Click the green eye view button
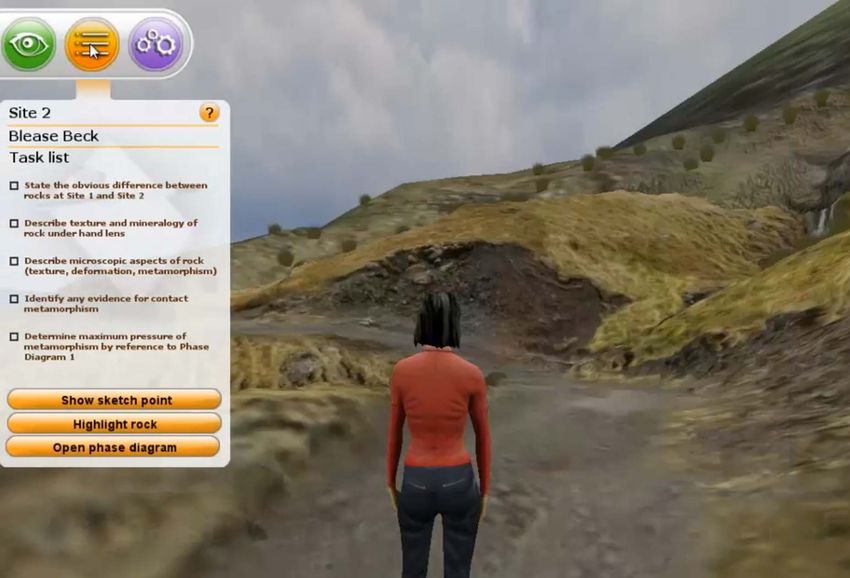The height and width of the screenshot is (578, 850). (x=29, y=44)
